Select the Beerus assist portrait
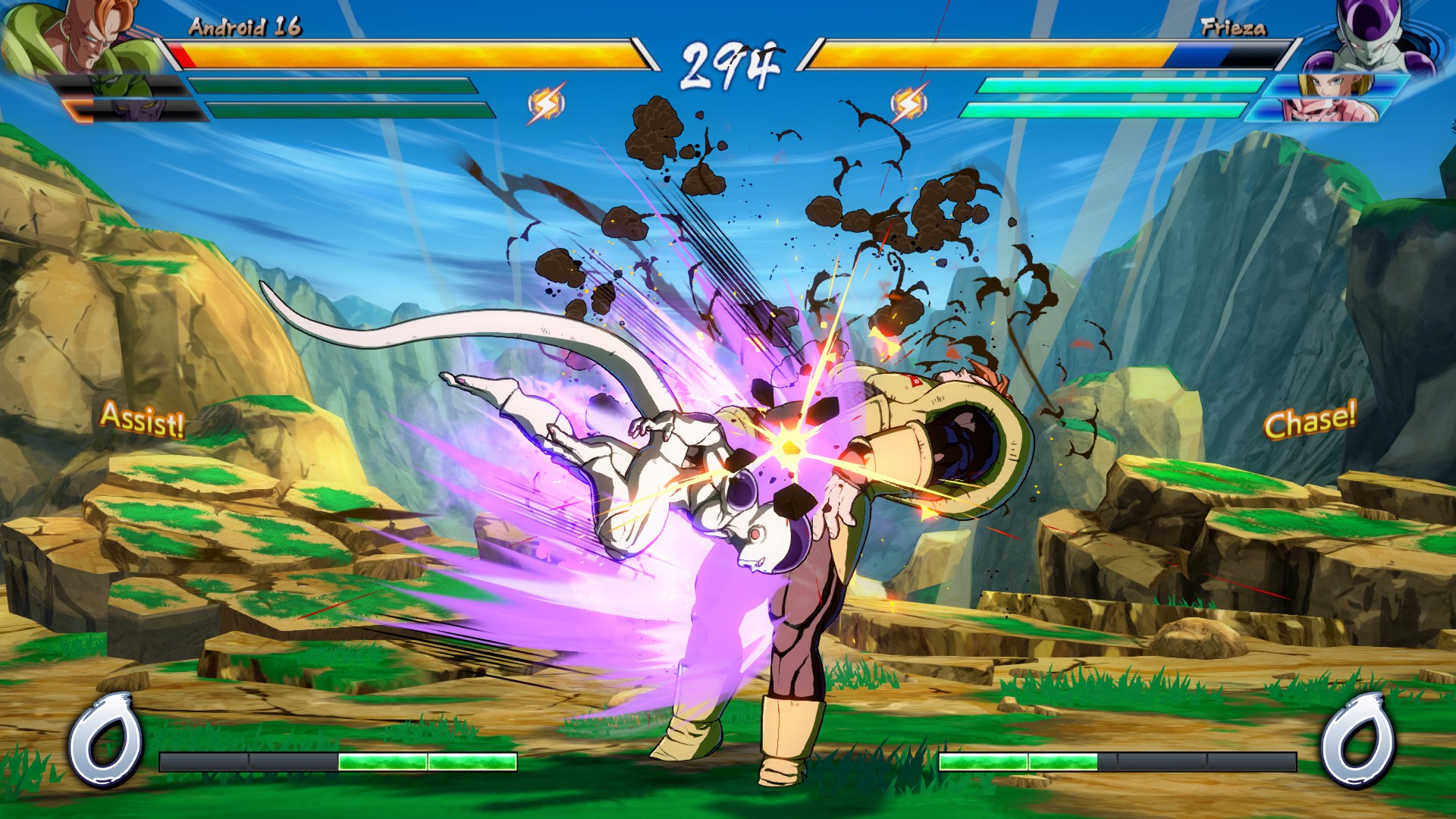Image resolution: width=1456 pixels, height=819 pixels. click(x=136, y=111)
